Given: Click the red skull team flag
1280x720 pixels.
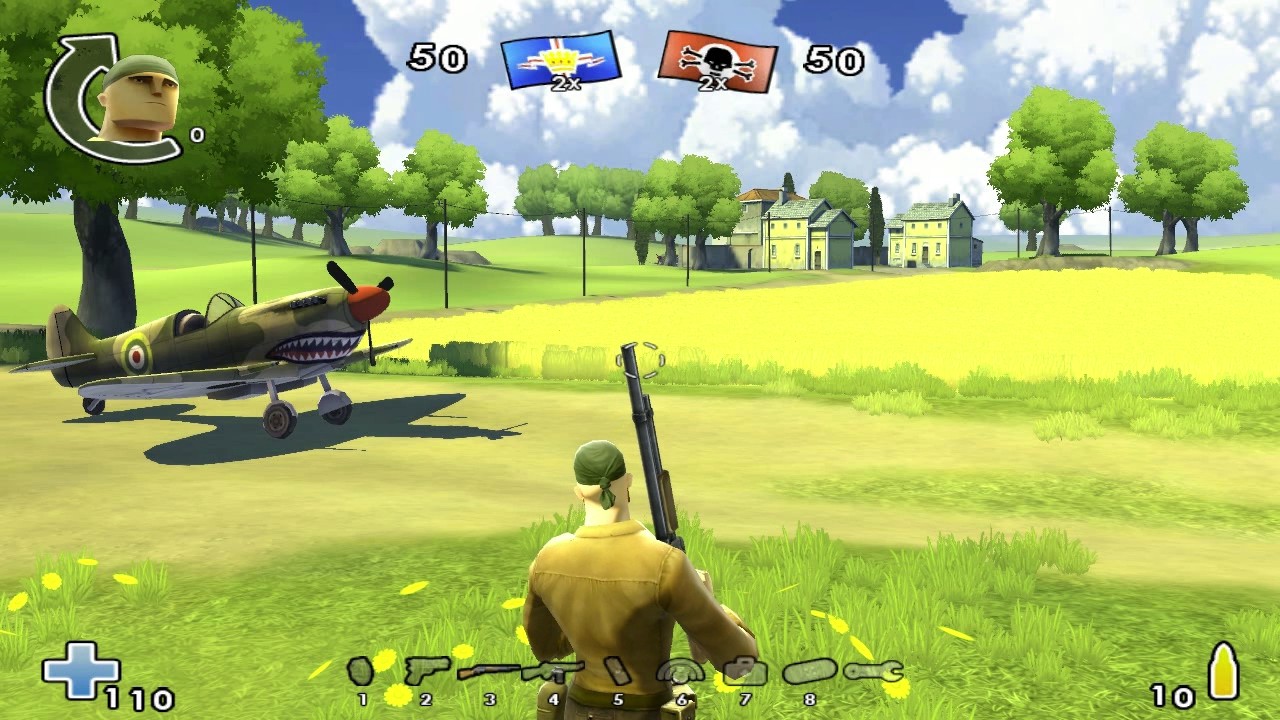Looking at the screenshot, I should point(716,62).
